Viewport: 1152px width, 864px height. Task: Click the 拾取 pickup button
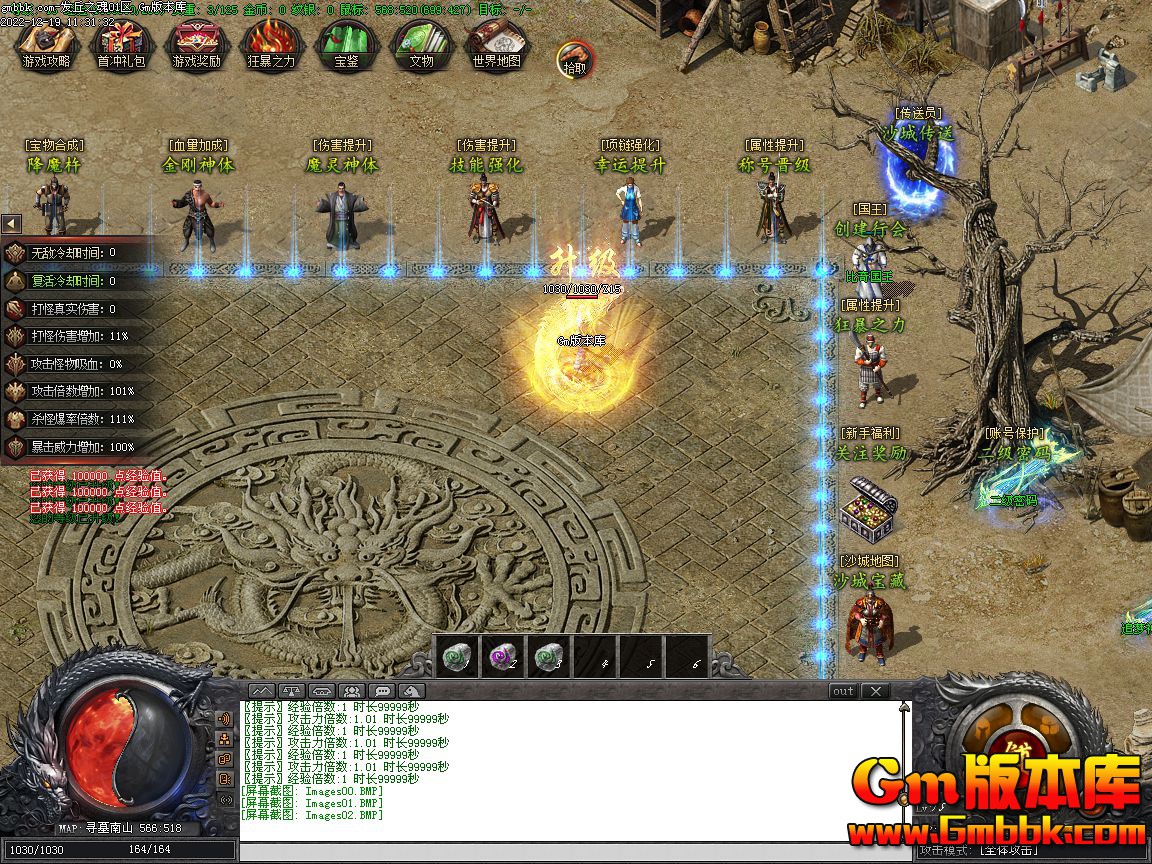click(574, 59)
